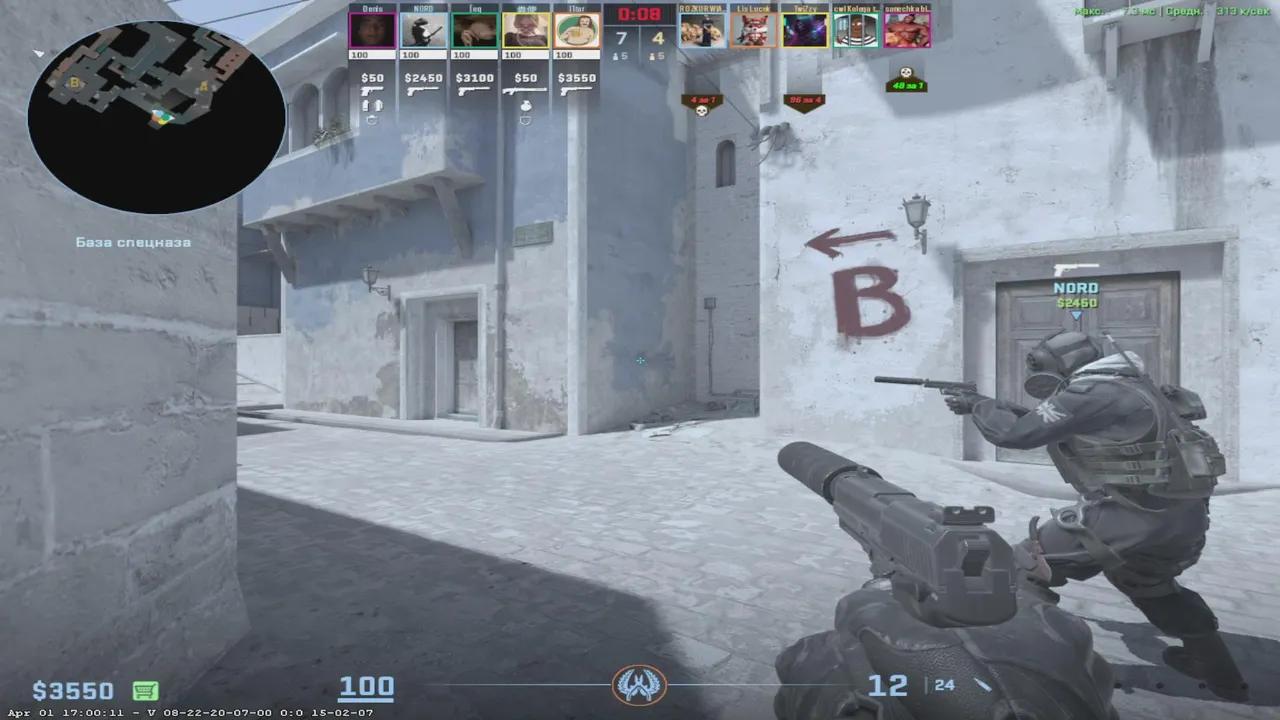Click the pistol icon under TTlor's $3550
The image size is (1280, 720).
pos(577,91)
